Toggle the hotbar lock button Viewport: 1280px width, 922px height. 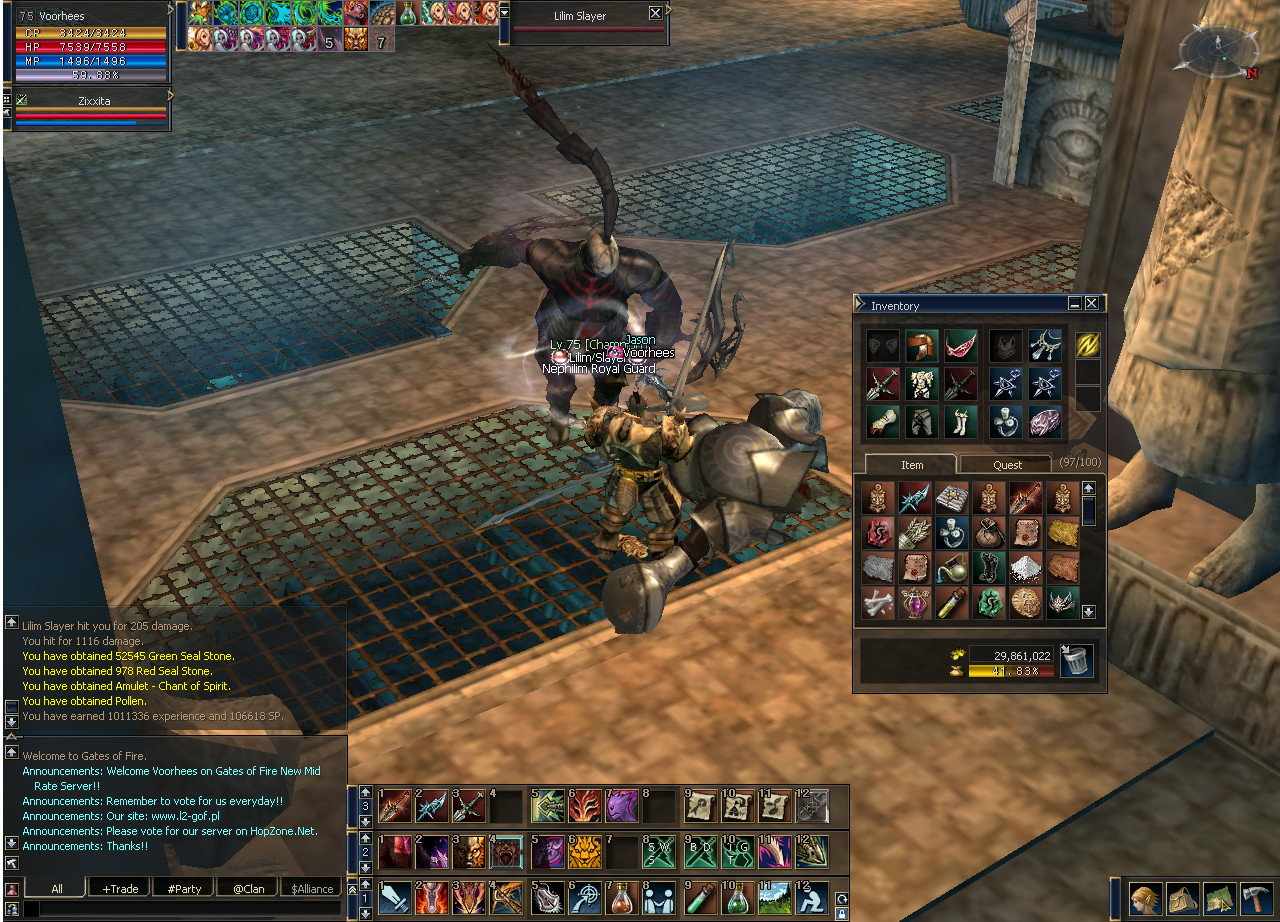841,913
